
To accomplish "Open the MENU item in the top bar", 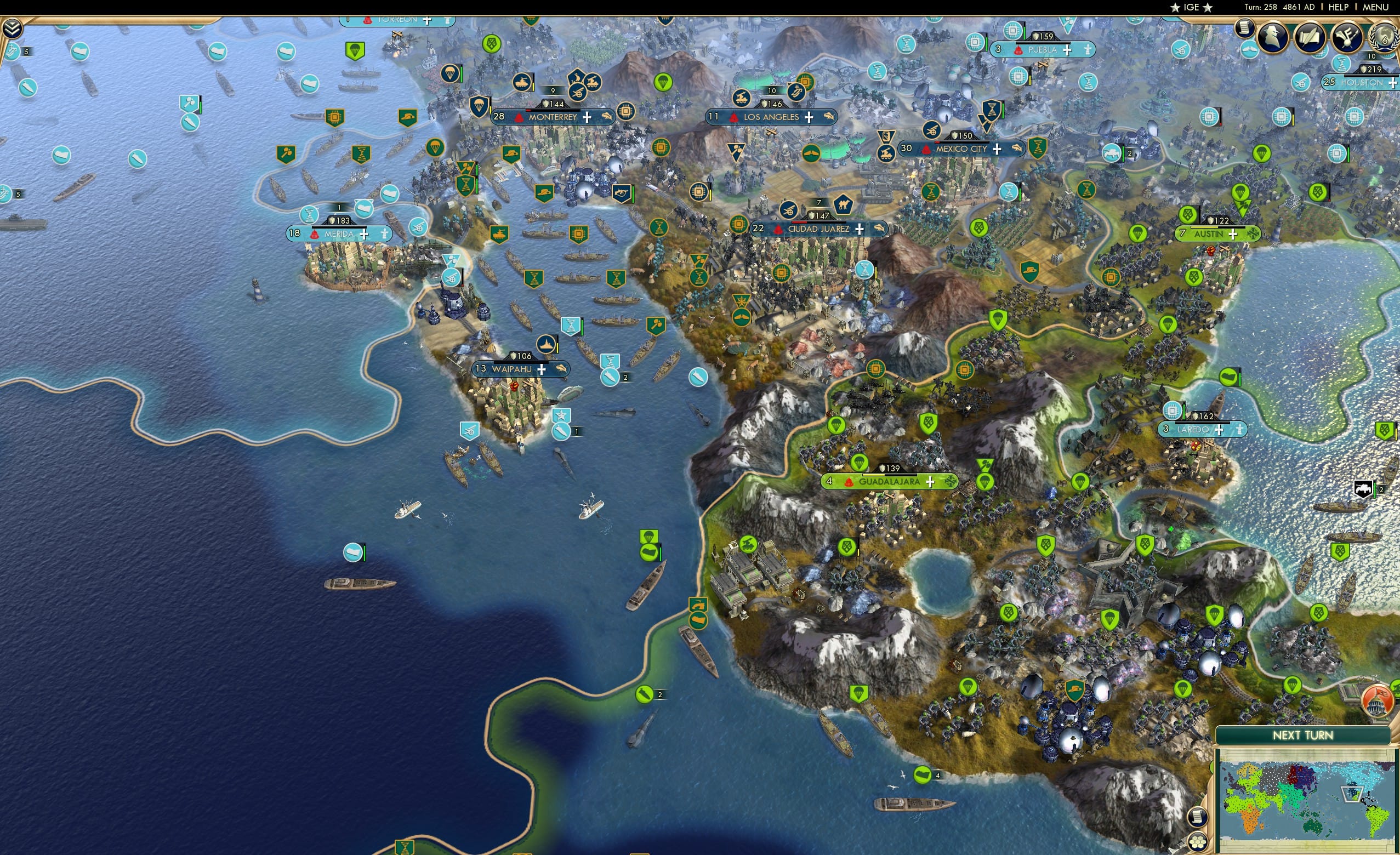I will (x=1375, y=7).
